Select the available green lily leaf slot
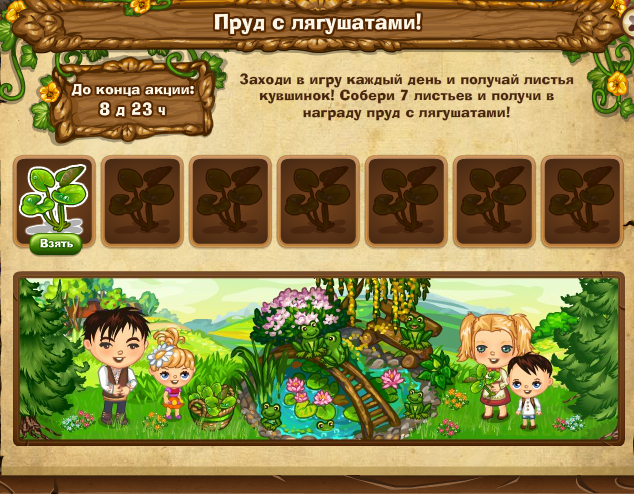634x494 pixels. [55, 196]
